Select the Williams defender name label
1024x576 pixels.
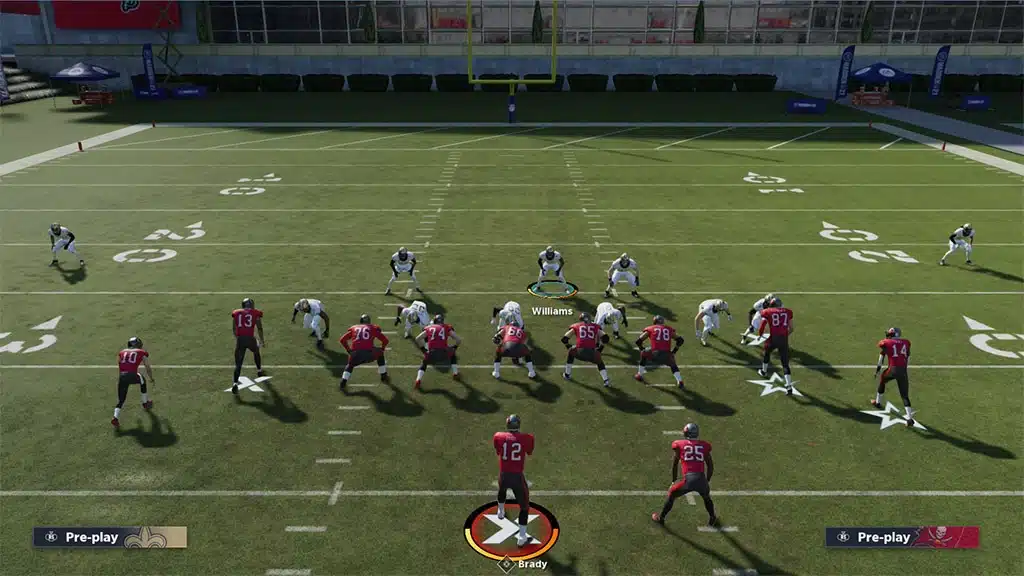coord(552,311)
